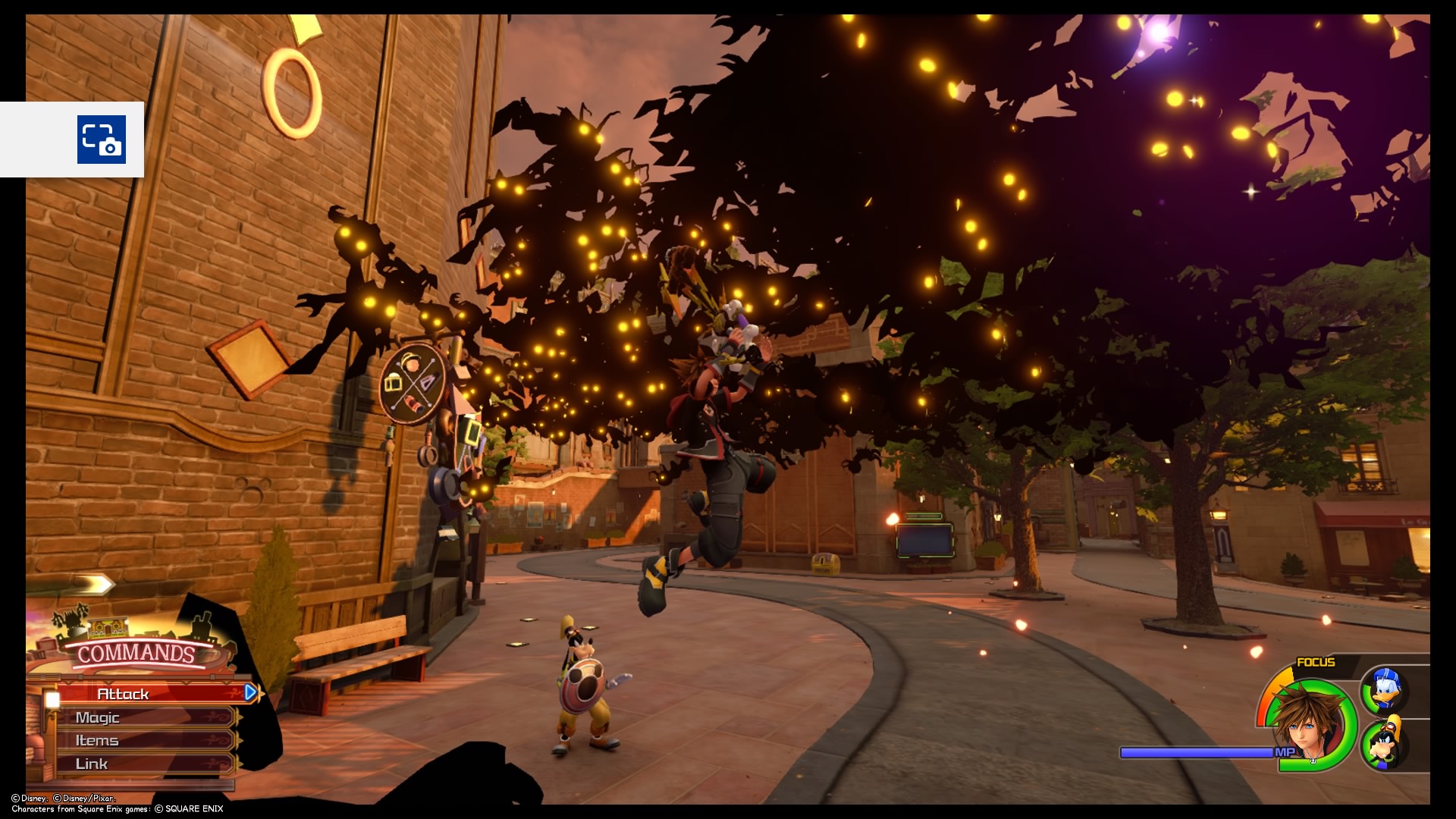The width and height of the screenshot is (1456, 819).
Task: Select the Items command menu entry
Action: tap(97, 740)
